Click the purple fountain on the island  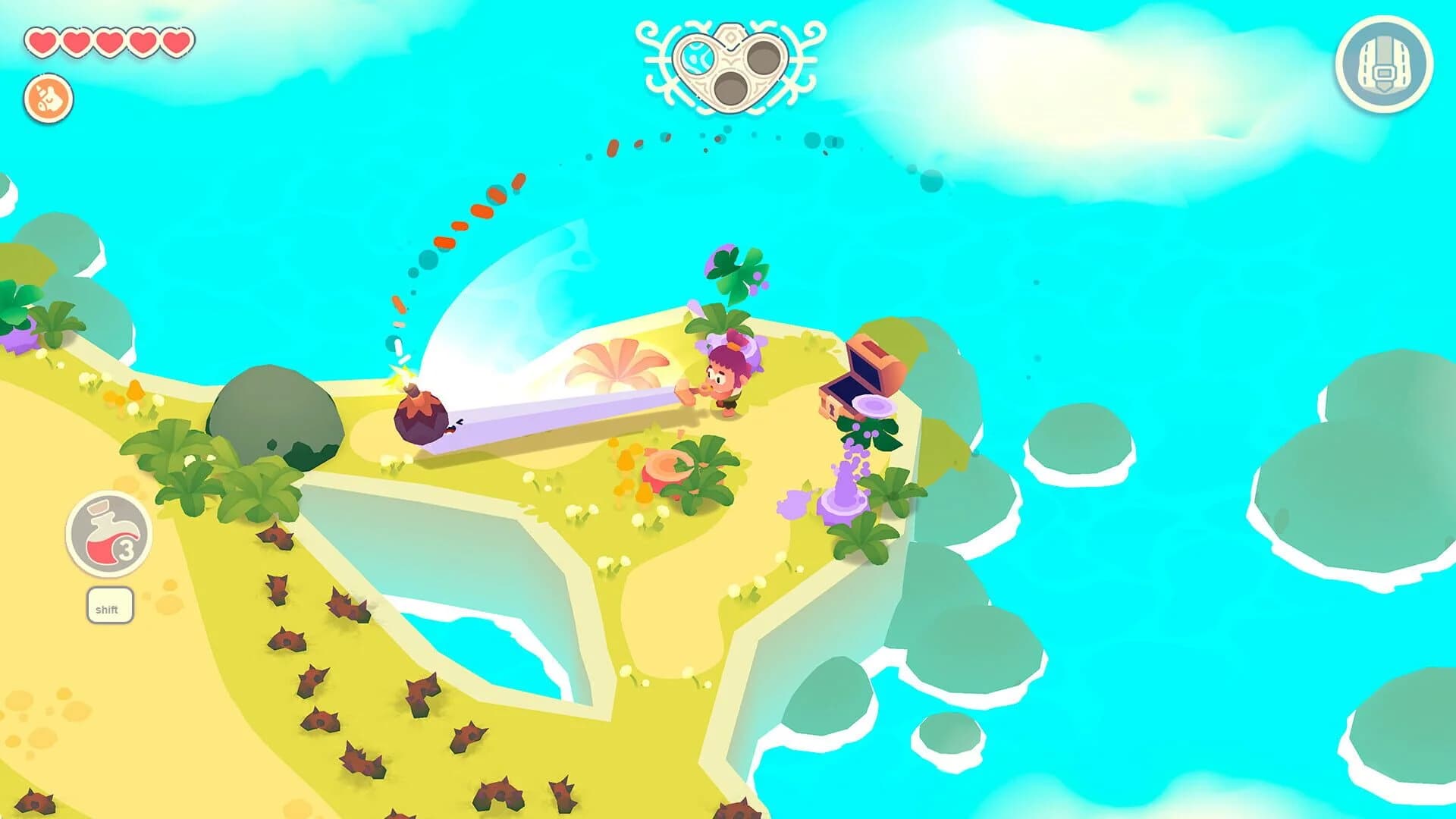(842, 500)
